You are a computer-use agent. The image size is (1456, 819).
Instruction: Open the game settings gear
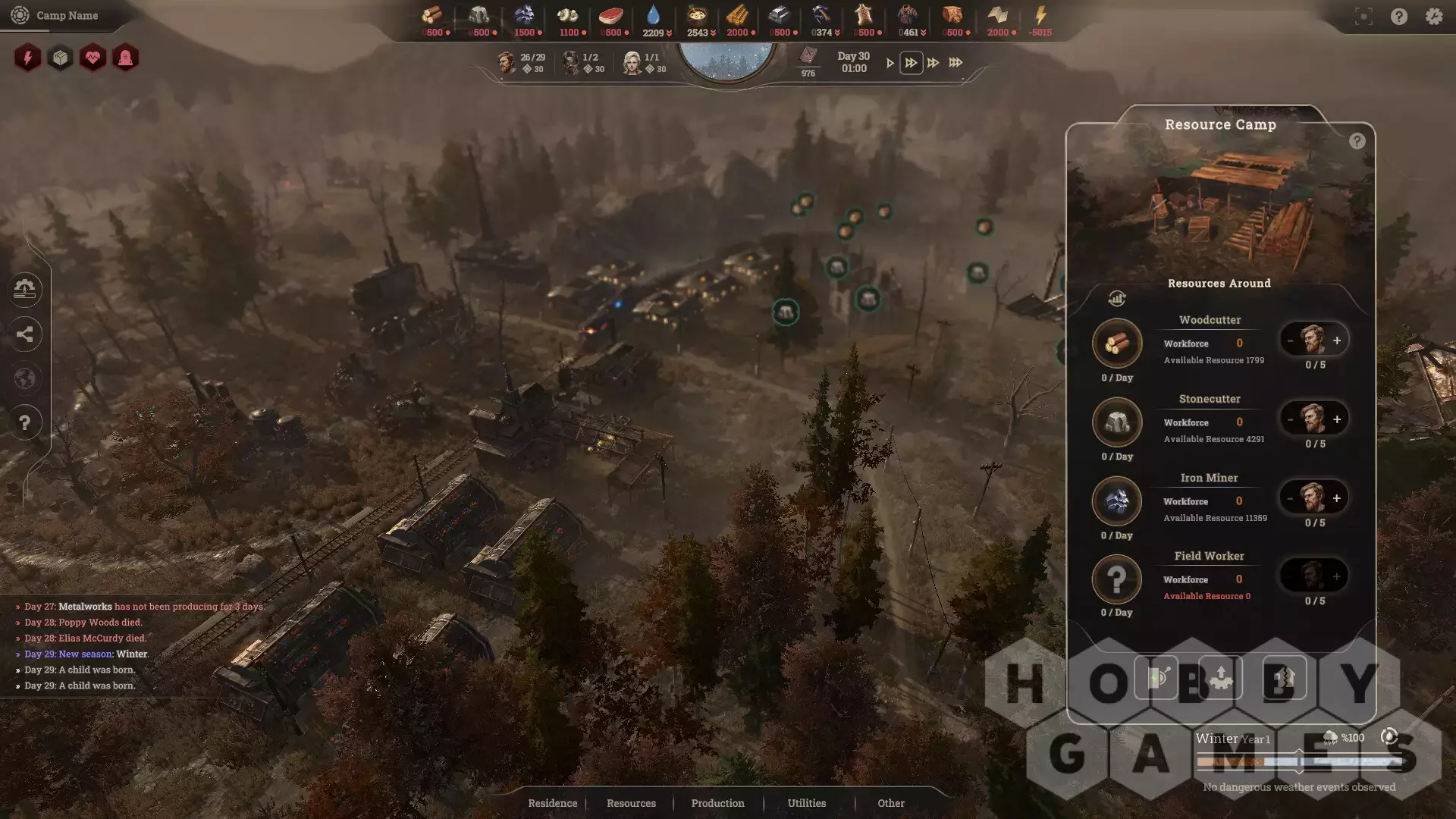pyautogui.click(x=1433, y=17)
